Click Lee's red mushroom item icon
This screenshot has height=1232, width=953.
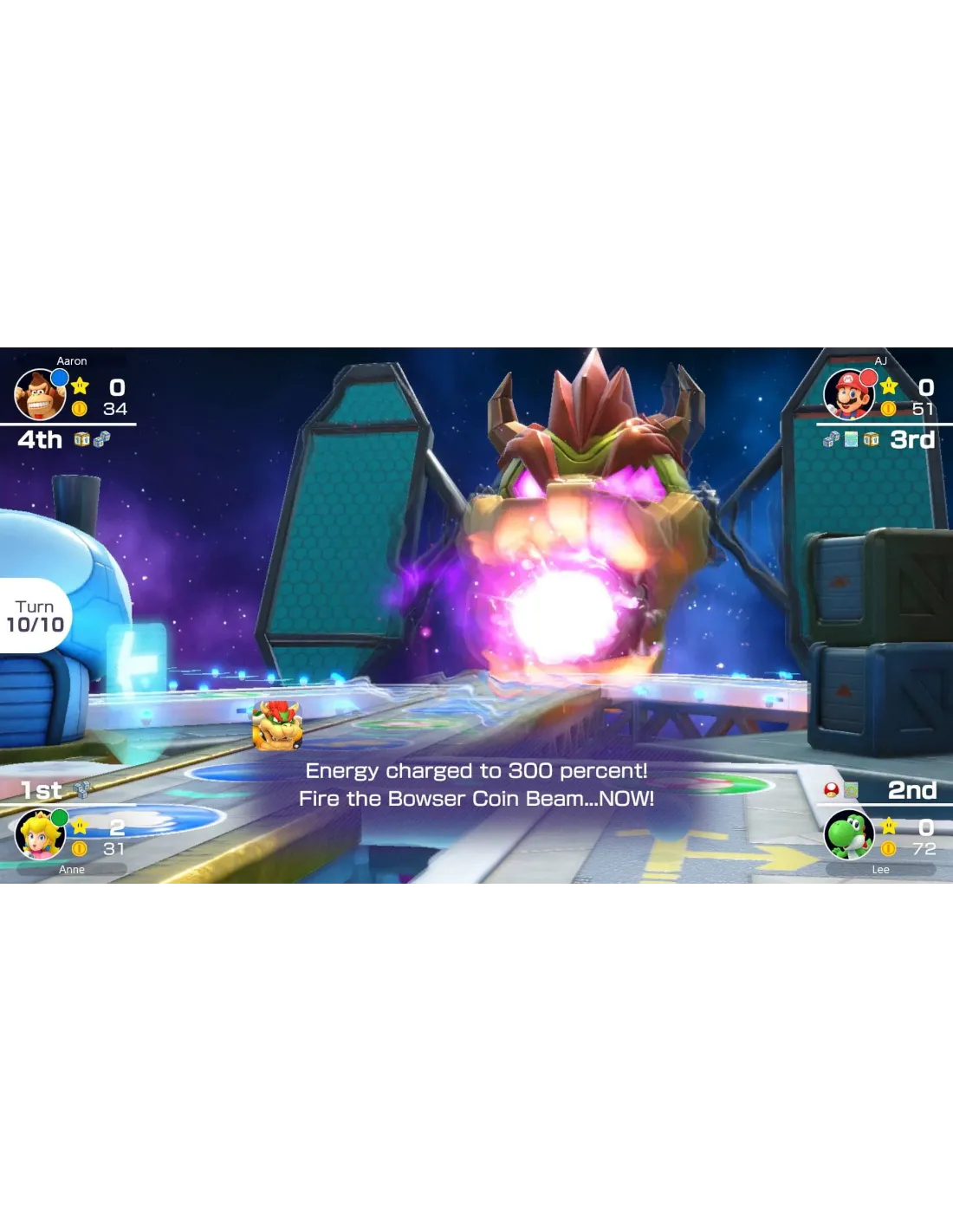[831, 789]
